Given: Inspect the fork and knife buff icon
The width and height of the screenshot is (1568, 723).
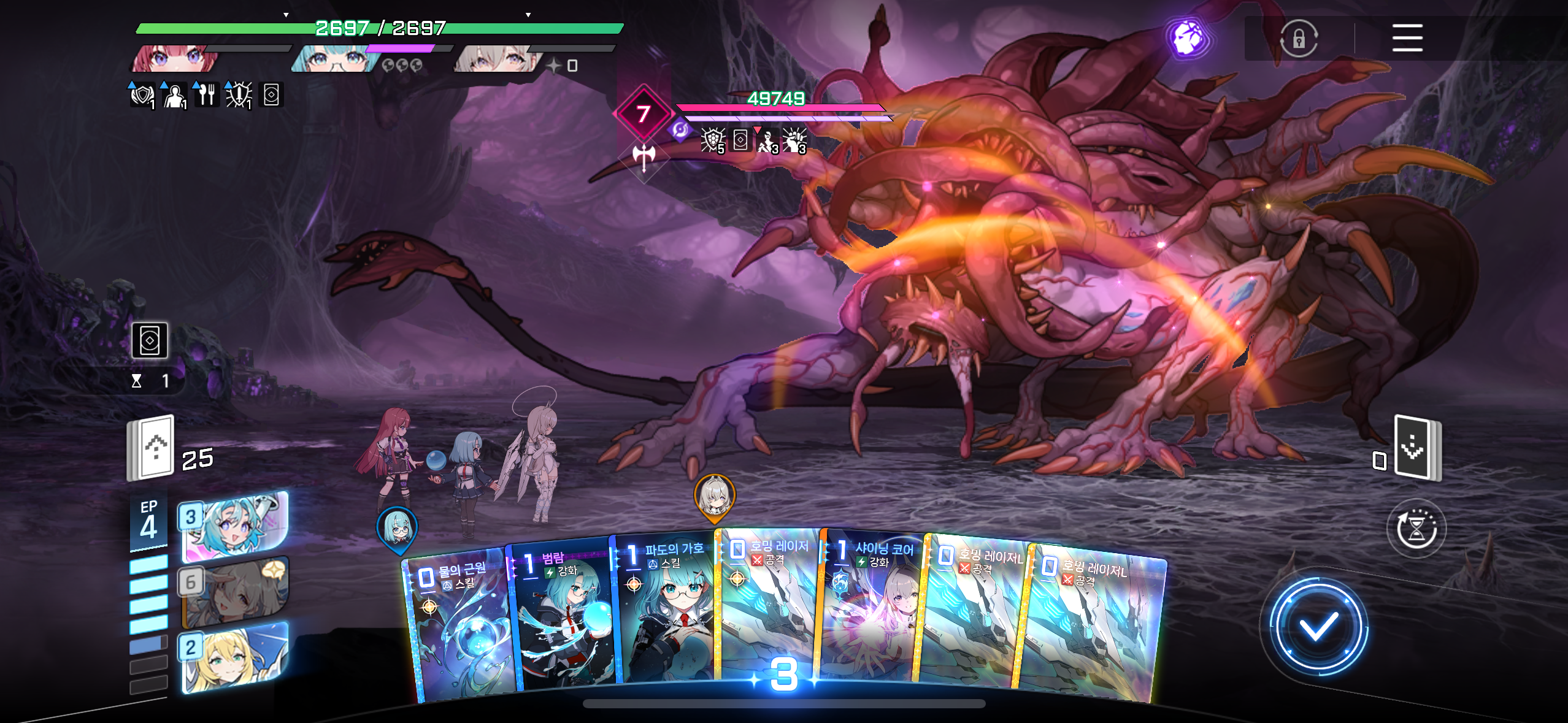Looking at the screenshot, I should 206,95.
